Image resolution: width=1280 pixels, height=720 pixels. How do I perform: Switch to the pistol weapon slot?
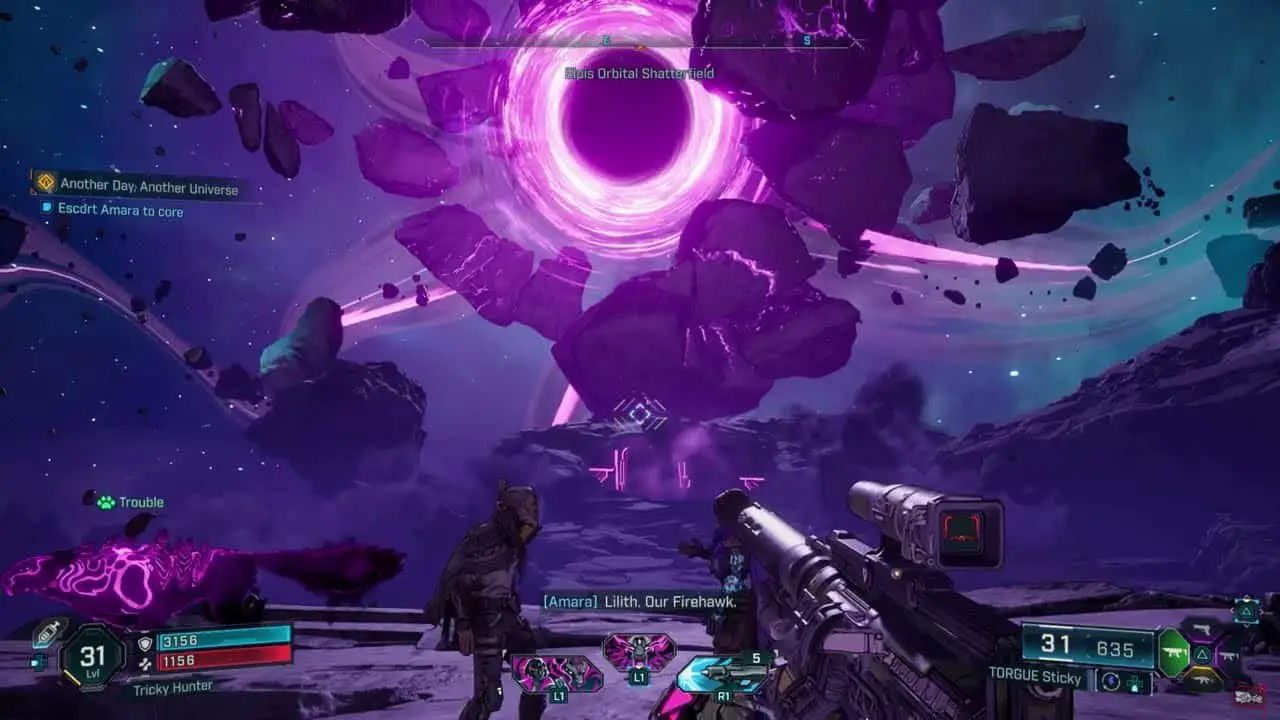click(1203, 628)
